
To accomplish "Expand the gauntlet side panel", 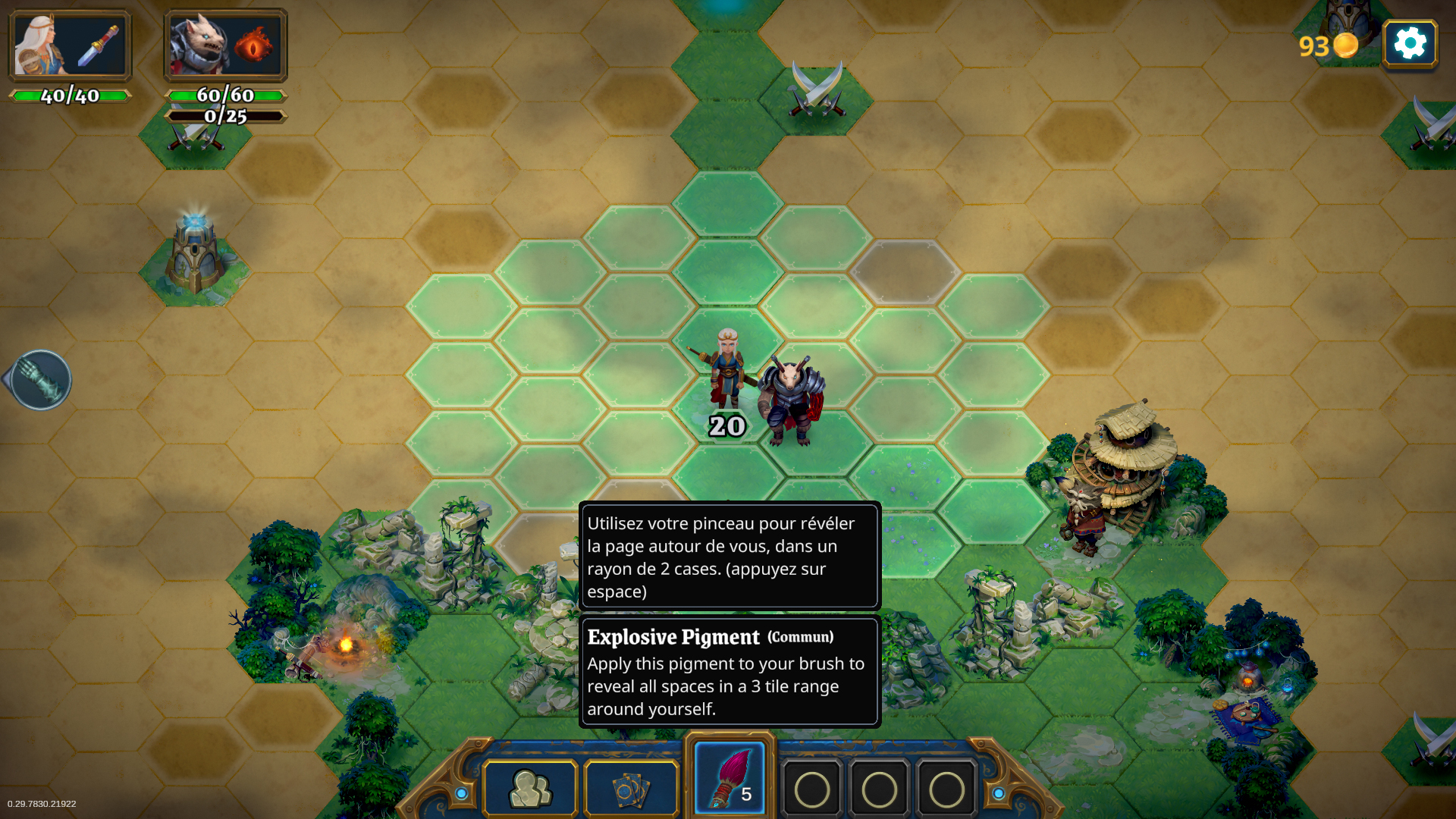I will [39, 379].
